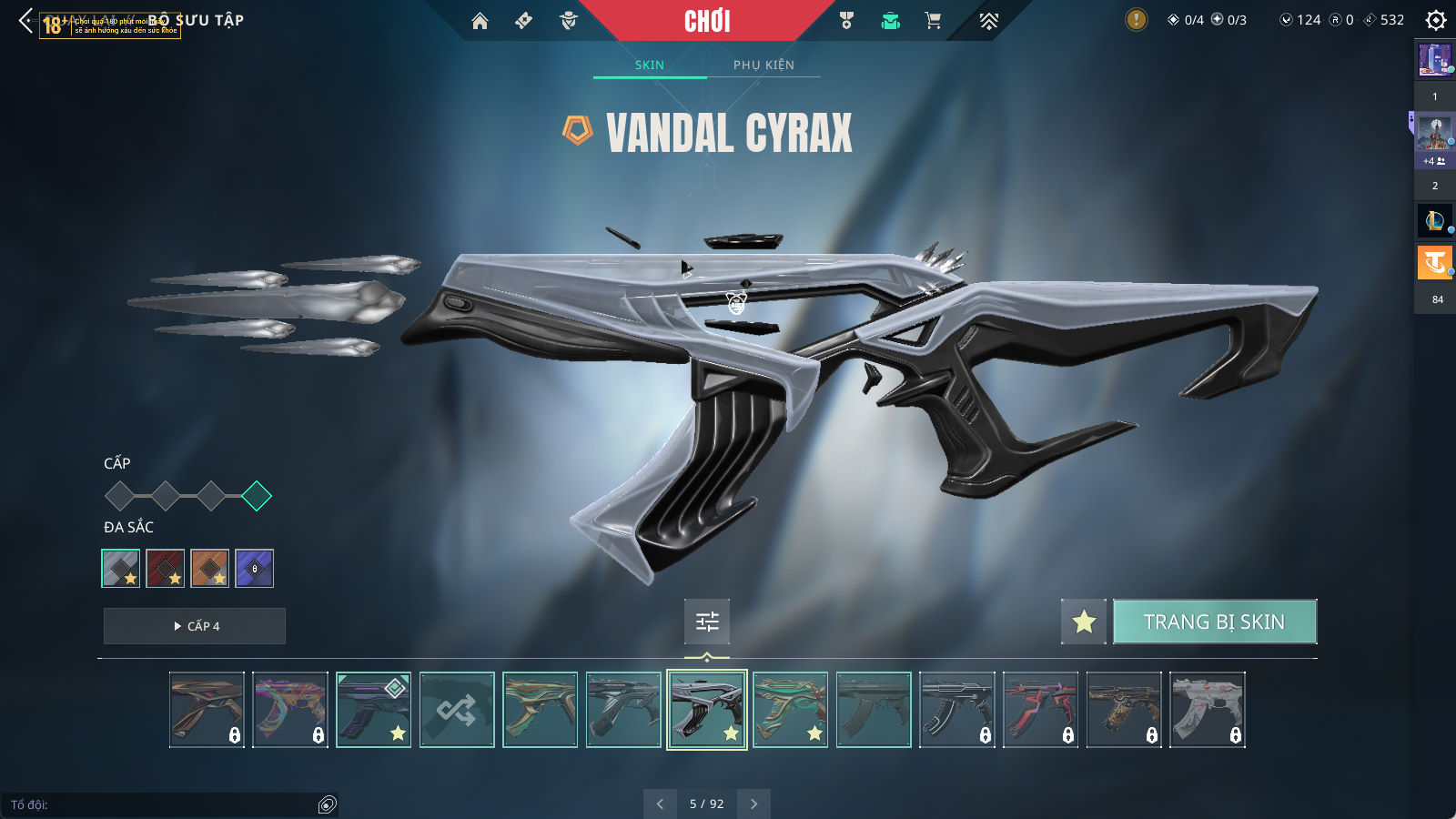Select the white locked Vandal skin thumbnail

1208,710
